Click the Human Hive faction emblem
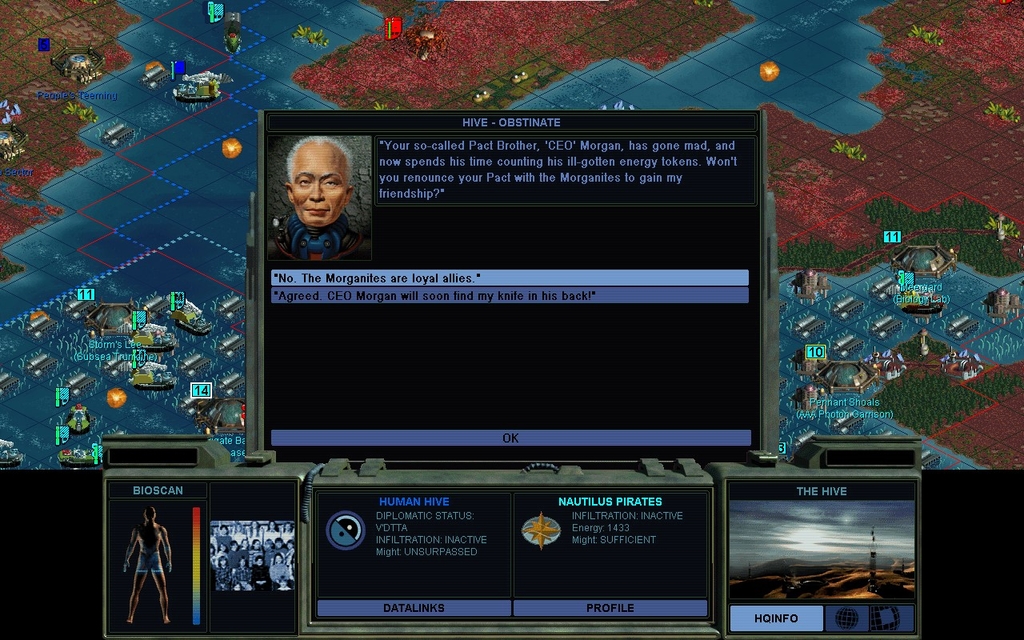The width and height of the screenshot is (1024, 640). point(345,530)
